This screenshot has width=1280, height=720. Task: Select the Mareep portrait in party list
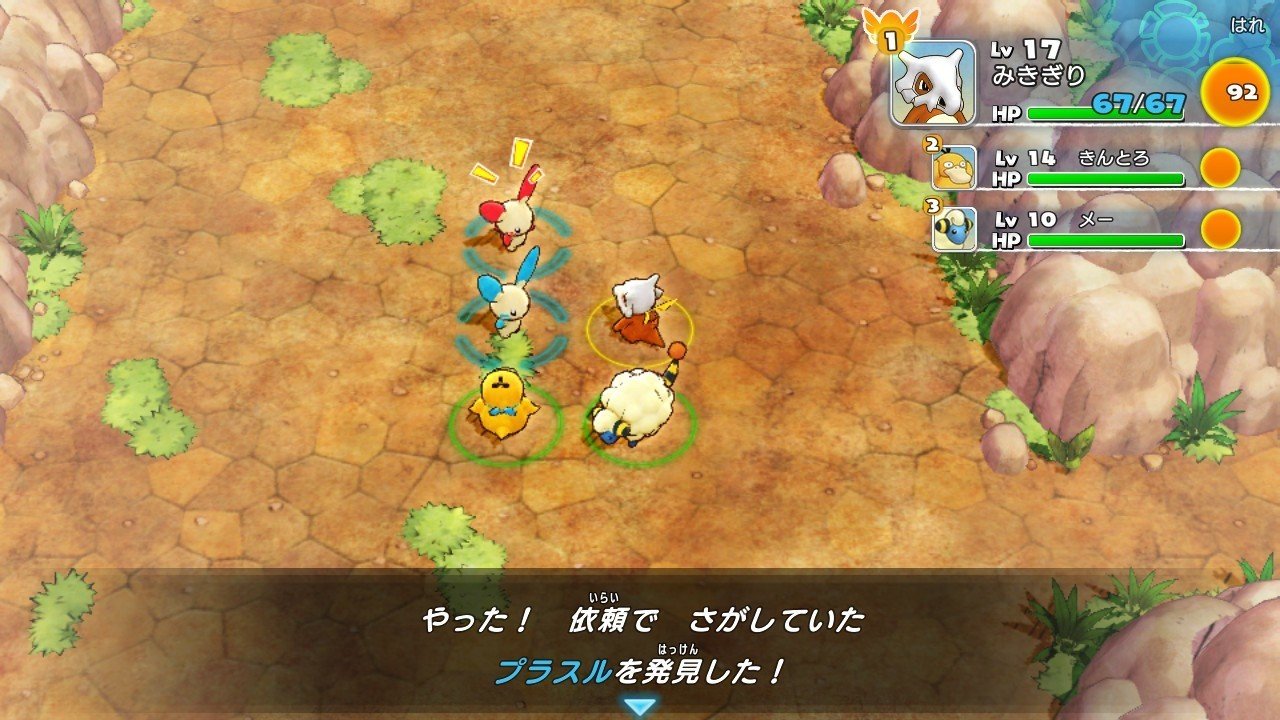tap(958, 228)
